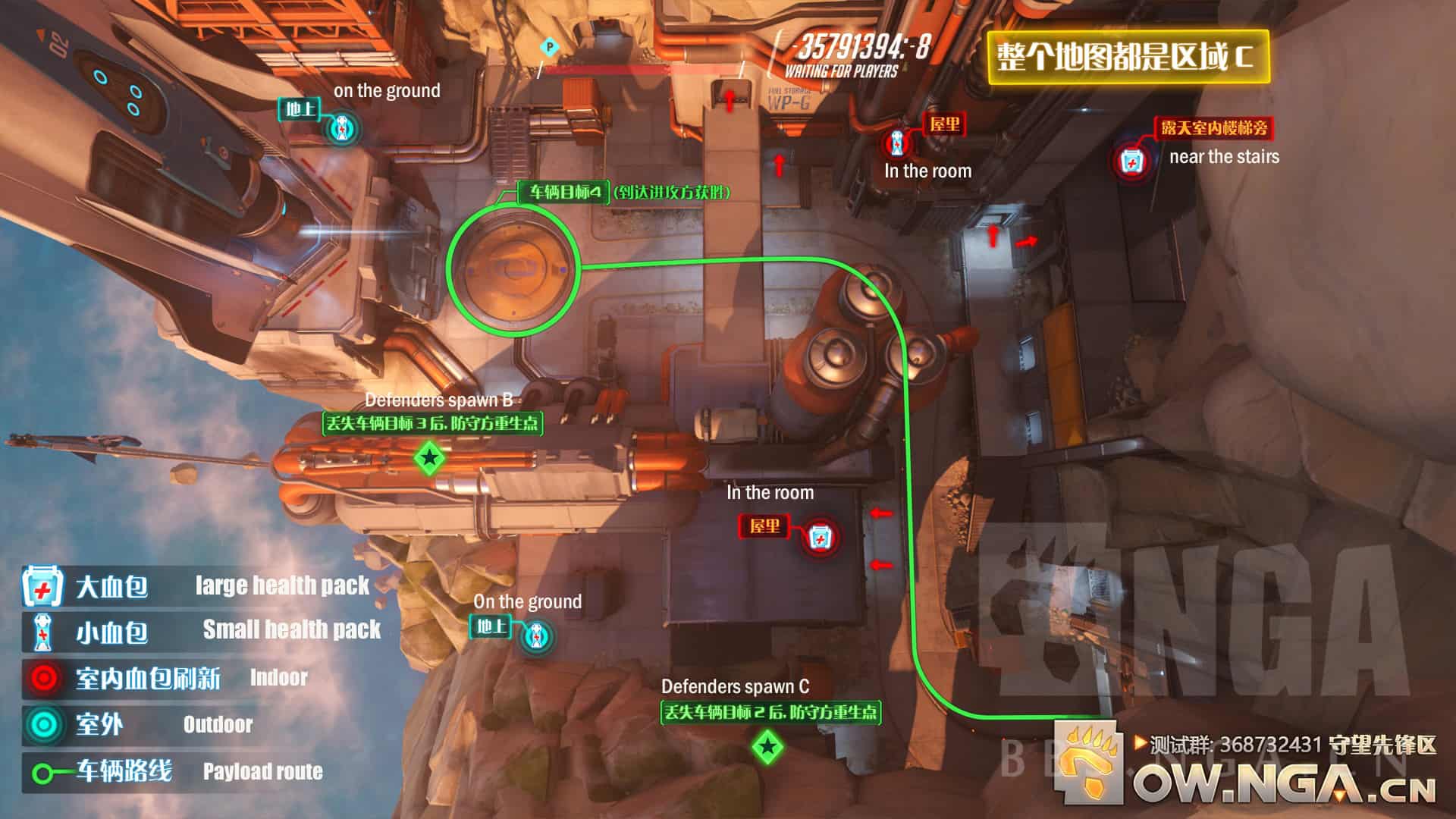Click the large health pack legend entry

point(196,586)
